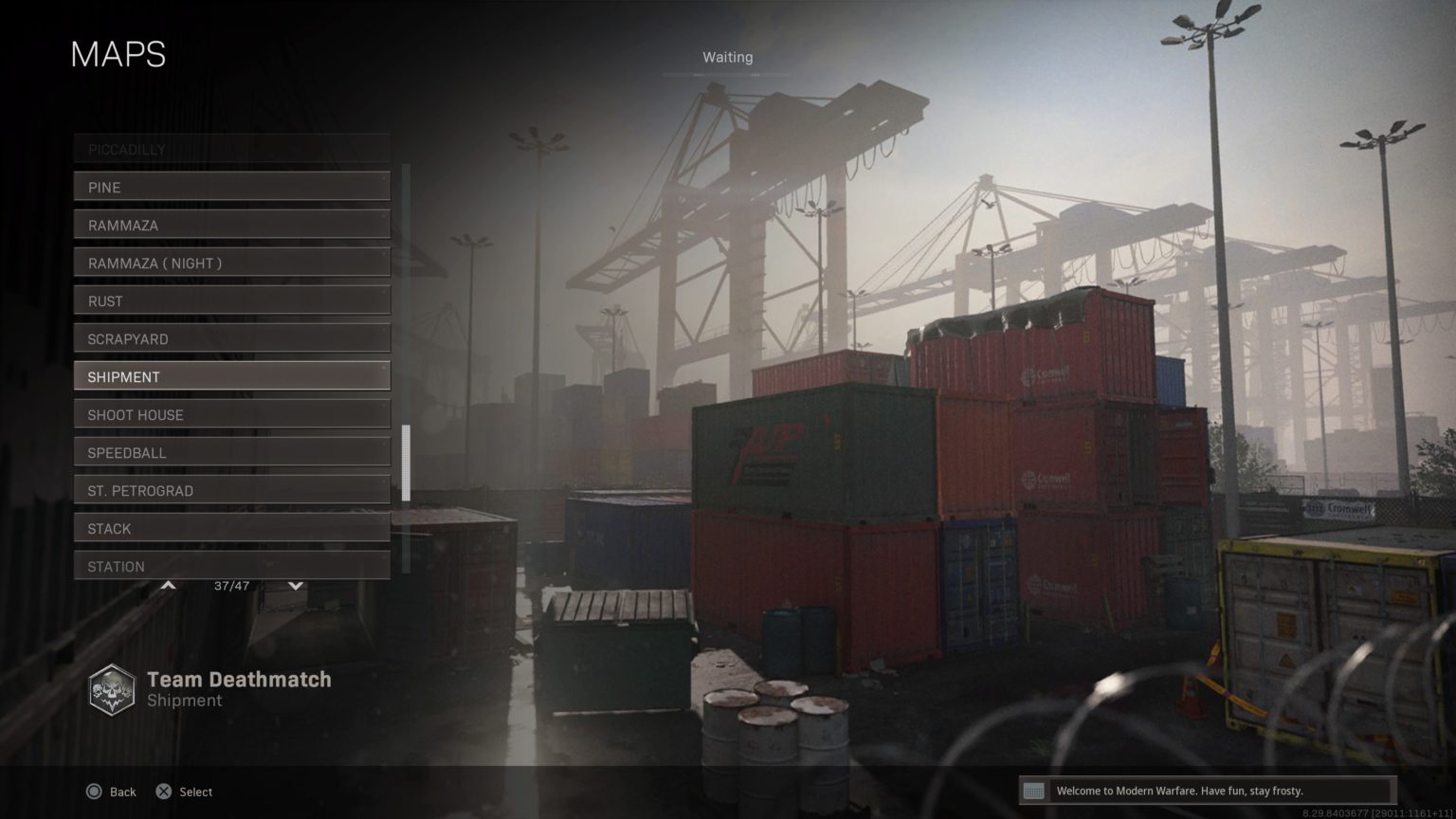Choose the Rammaza (Night) map
Viewport: 1456px width, 819px height.
click(230, 263)
